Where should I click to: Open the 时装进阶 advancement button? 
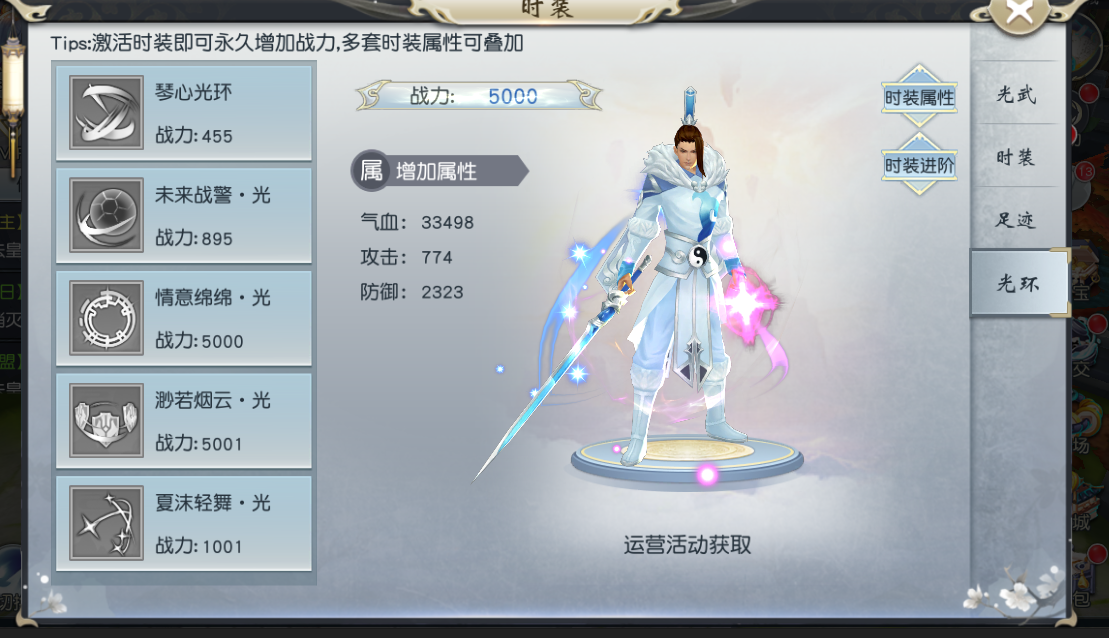click(x=919, y=165)
